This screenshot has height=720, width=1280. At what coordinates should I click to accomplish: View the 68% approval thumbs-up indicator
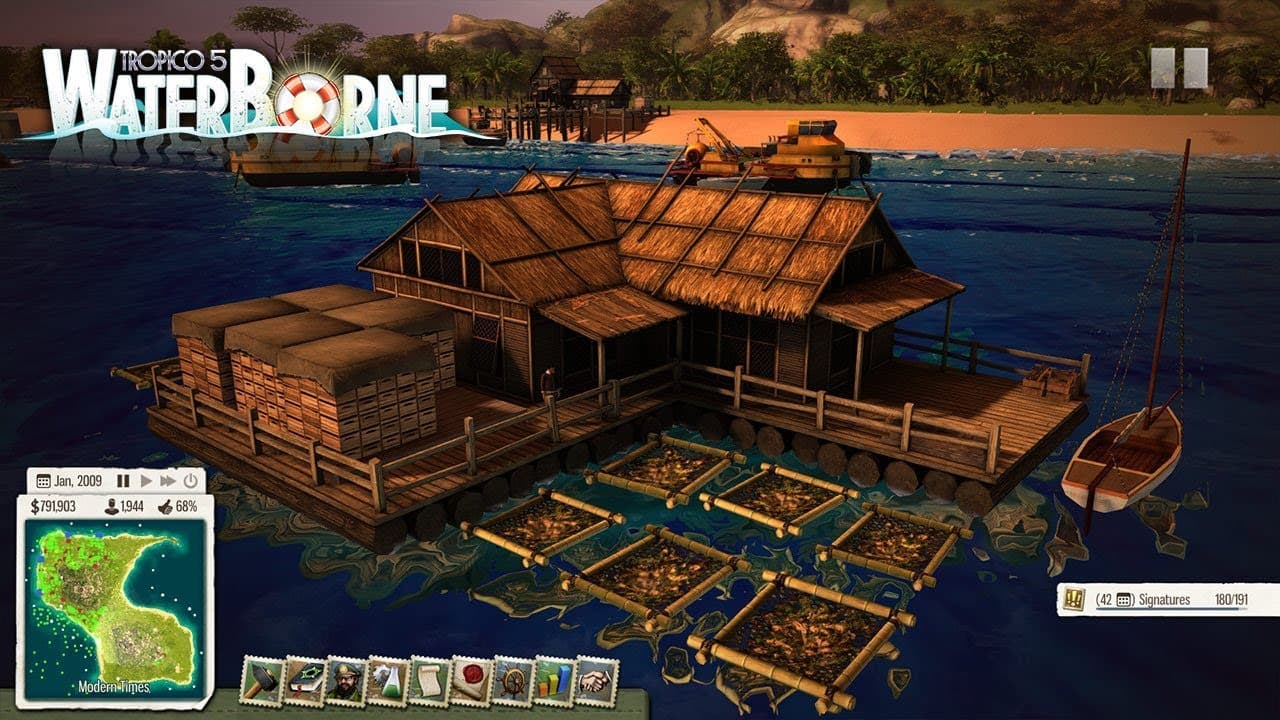click(x=186, y=506)
